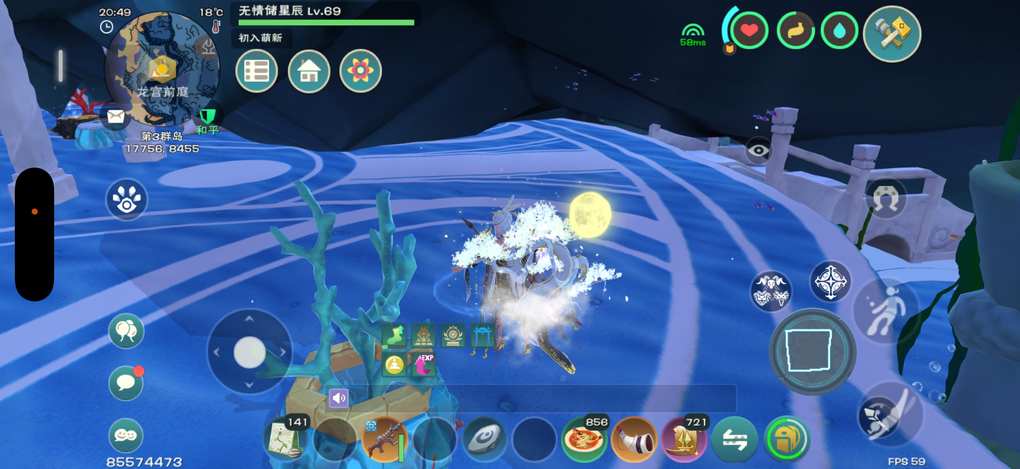1020x469 pixels.
Task: Select the rifle weapon hotbar slot
Action: click(384, 438)
